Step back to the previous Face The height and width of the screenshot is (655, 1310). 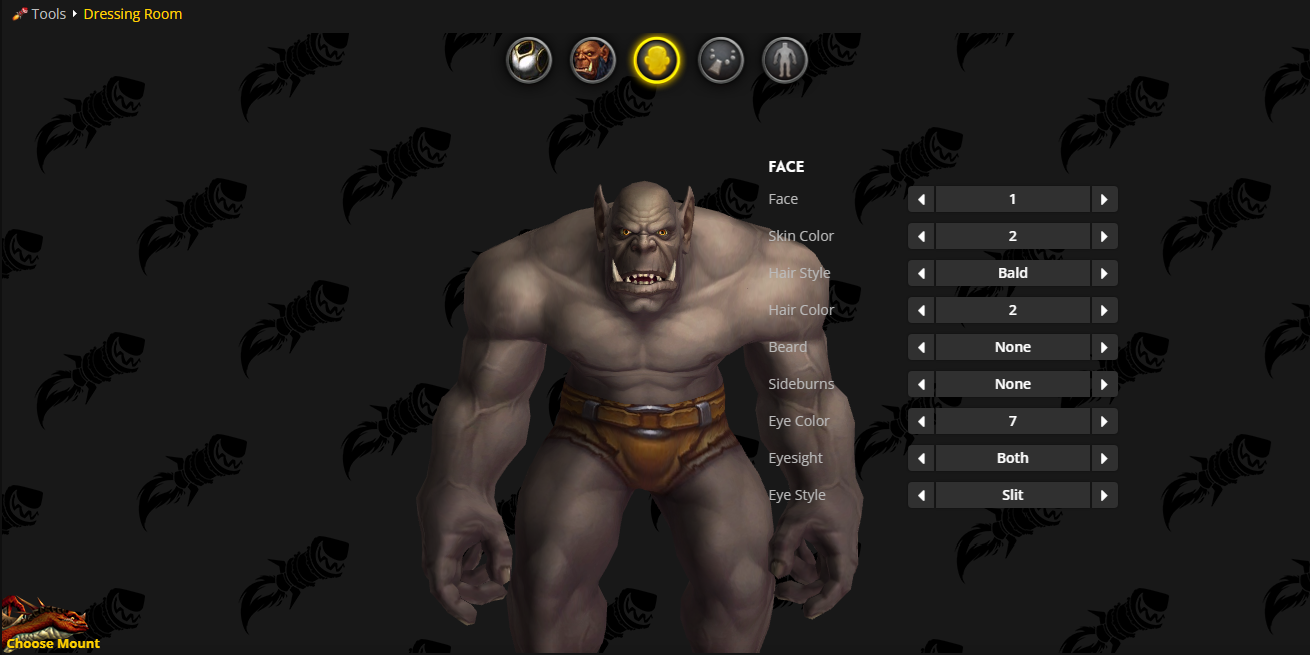(x=921, y=199)
